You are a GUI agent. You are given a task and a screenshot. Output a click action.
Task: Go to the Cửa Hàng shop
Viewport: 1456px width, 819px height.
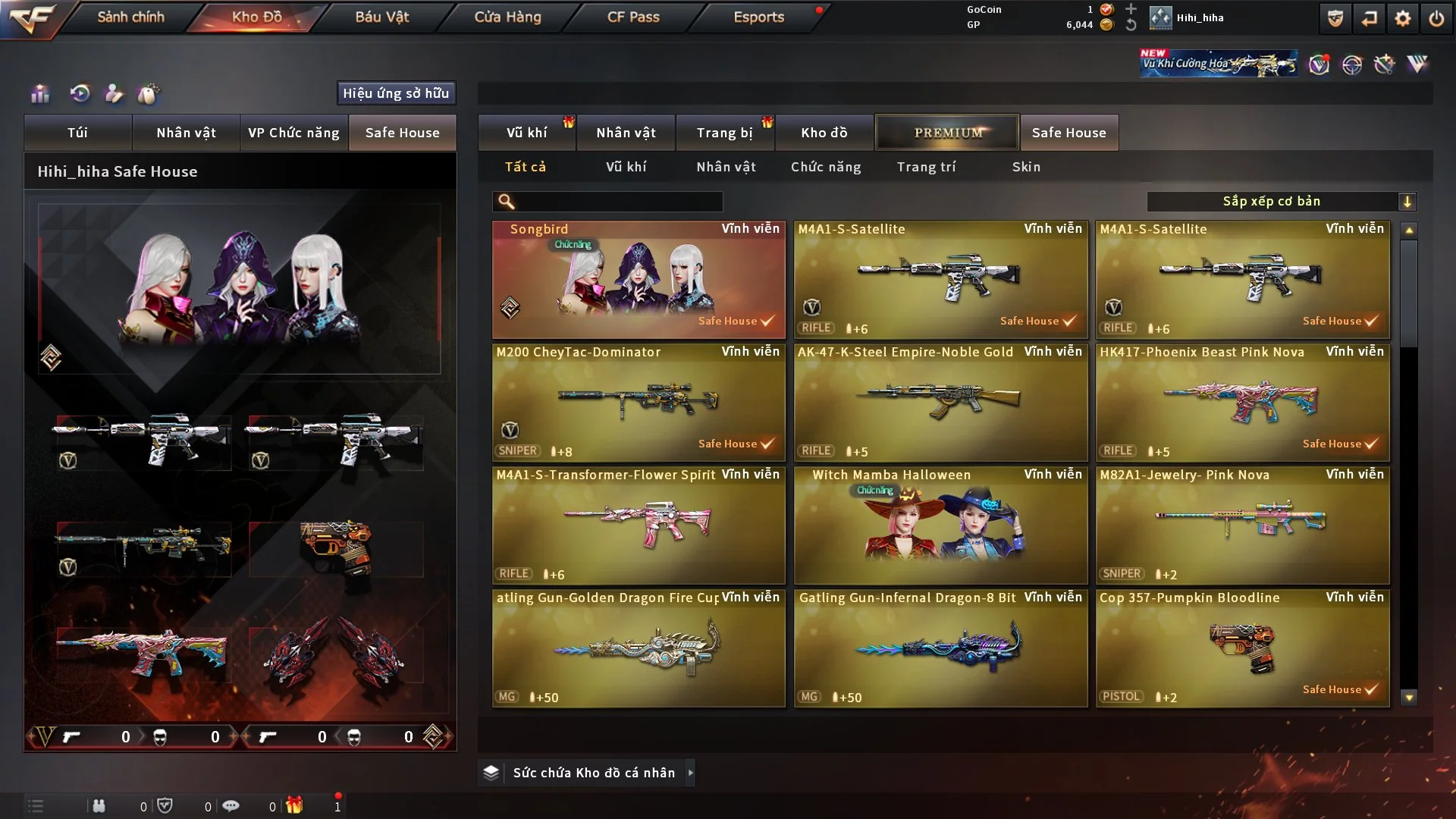[x=507, y=17]
